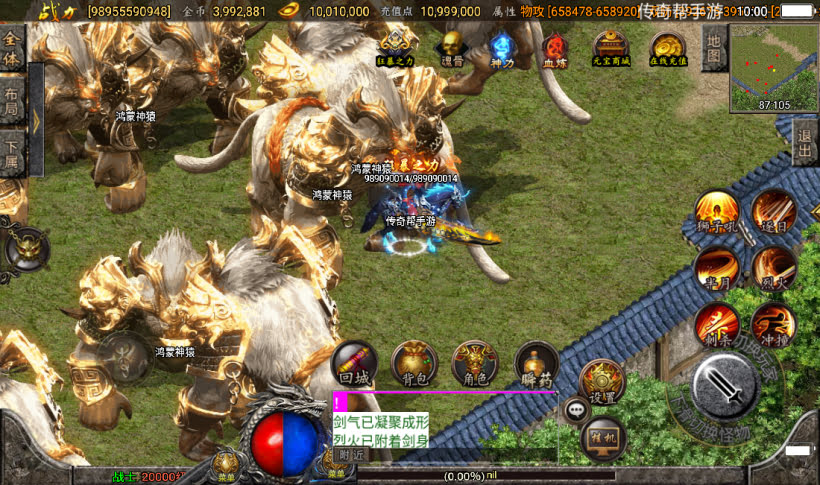This screenshot has height=485, width=820.
Task: Activate the 冲撞 charge skill
Action: [x=773, y=324]
